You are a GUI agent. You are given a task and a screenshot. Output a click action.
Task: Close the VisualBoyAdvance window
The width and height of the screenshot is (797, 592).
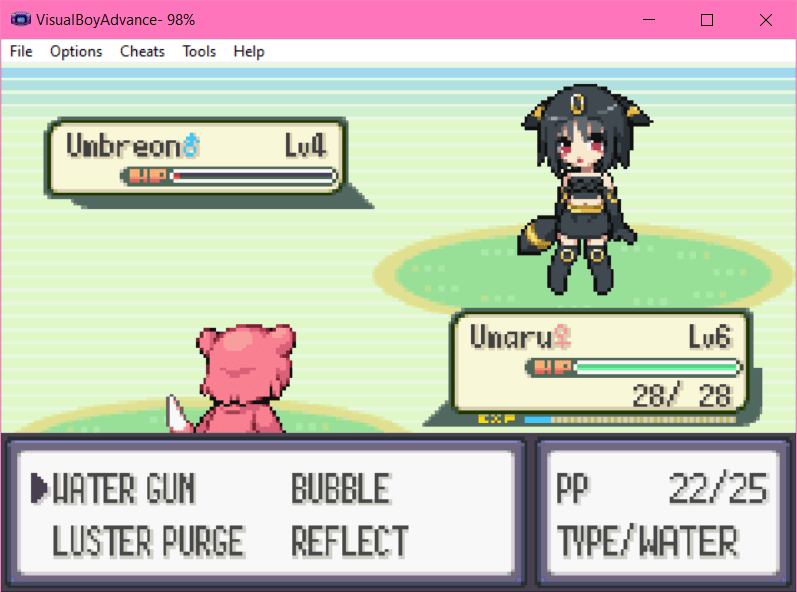point(766,20)
